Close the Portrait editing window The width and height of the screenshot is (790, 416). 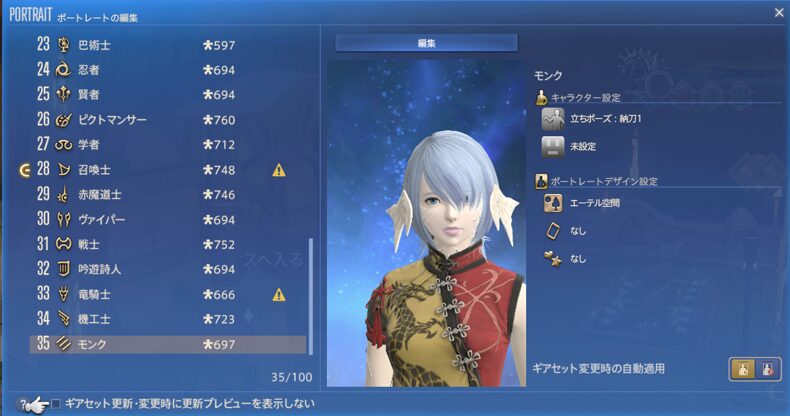[x=779, y=12]
